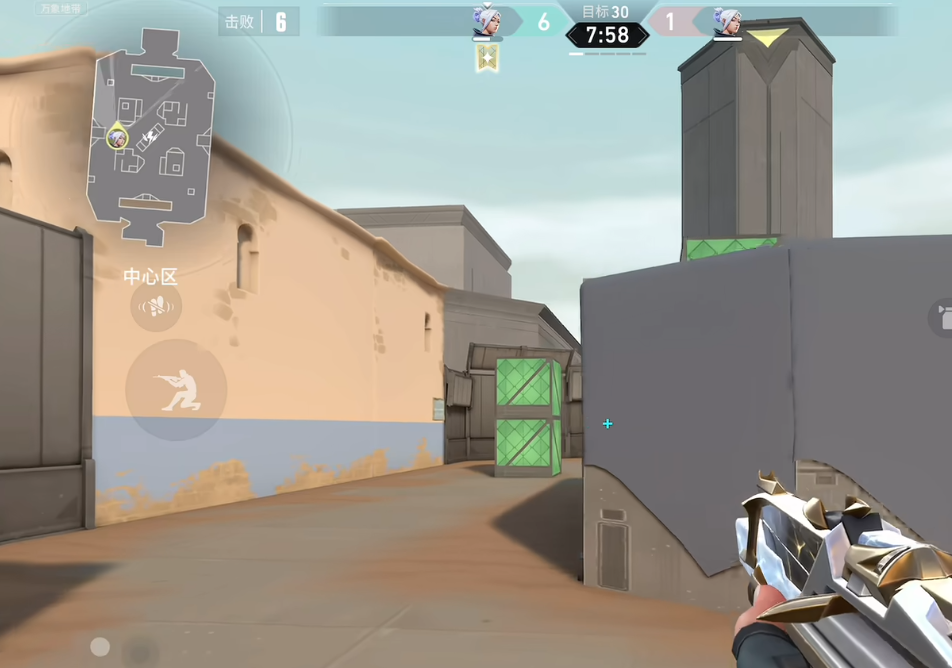This screenshot has height=668, width=952.
Task: Open the minimap overview
Action: (151, 137)
